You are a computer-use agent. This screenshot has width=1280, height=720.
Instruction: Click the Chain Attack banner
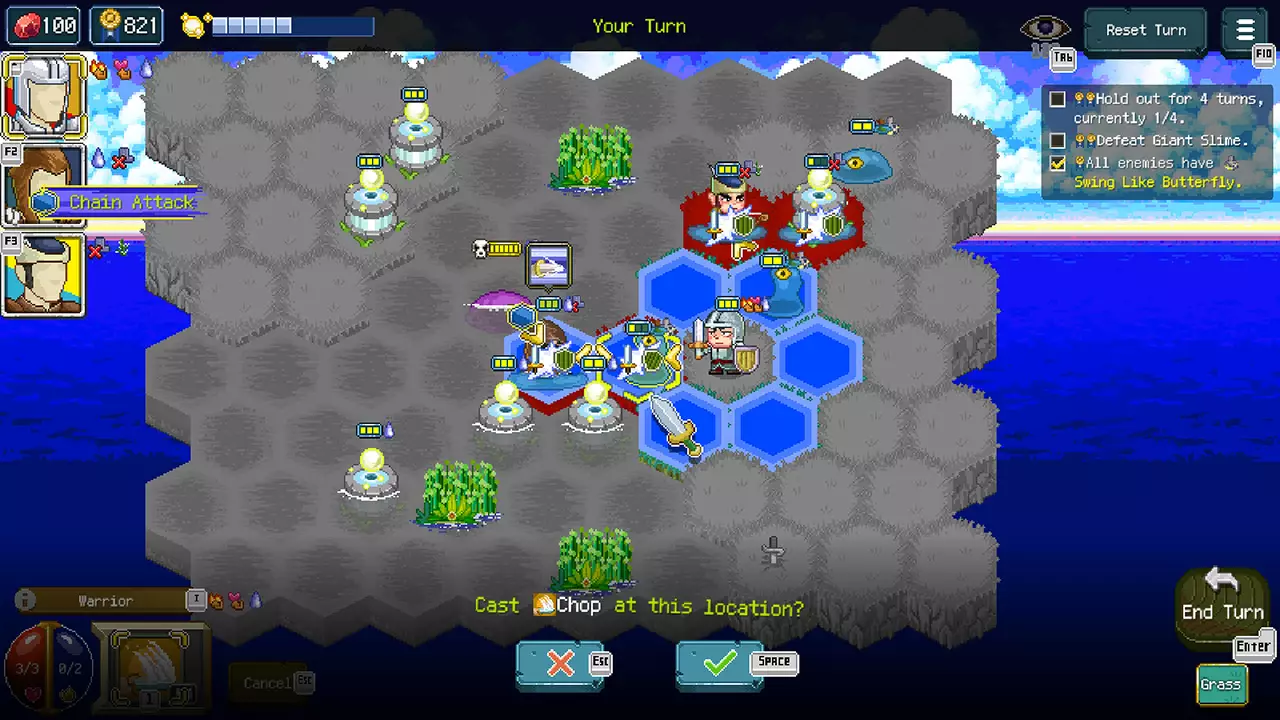118,203
